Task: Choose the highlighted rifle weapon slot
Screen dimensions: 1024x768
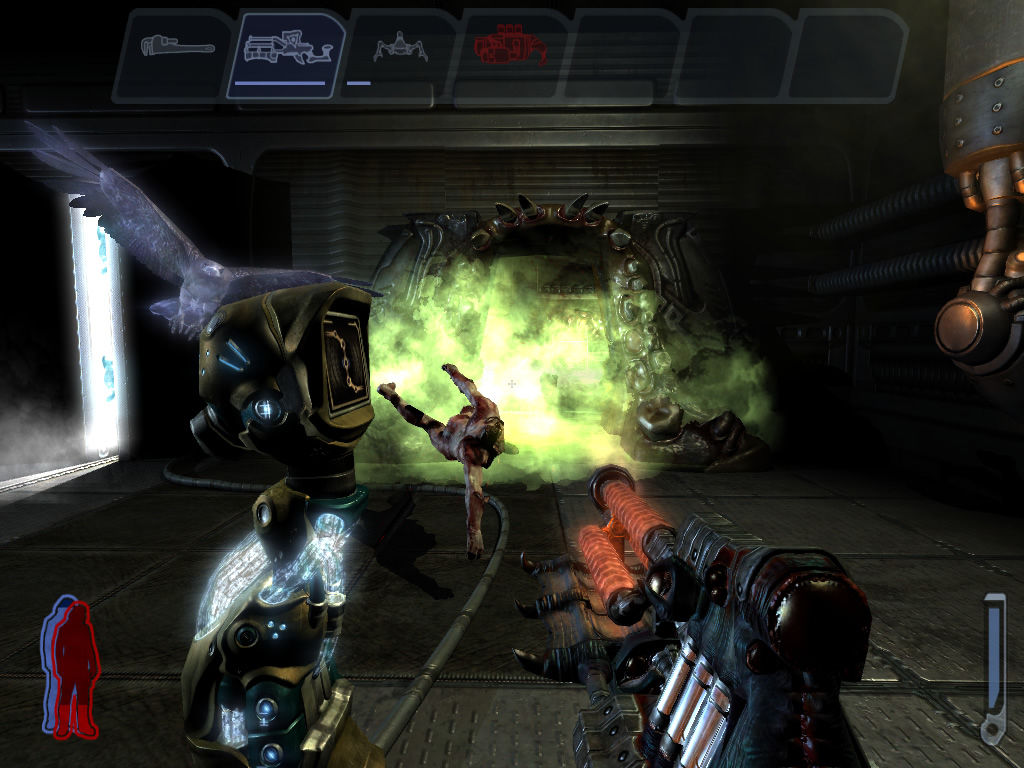Action: [286, 52]
